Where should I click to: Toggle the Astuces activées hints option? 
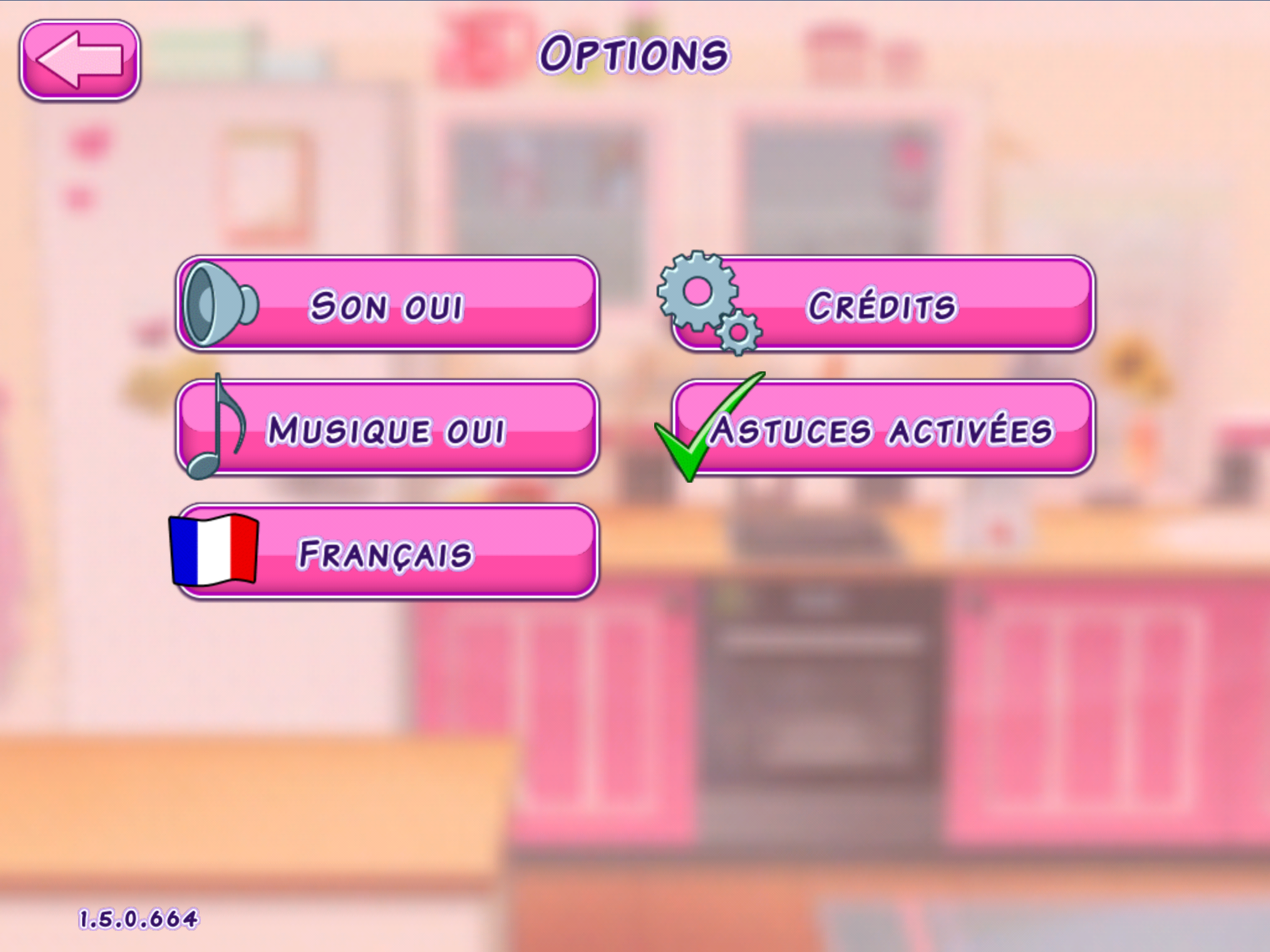coord(882,428)
